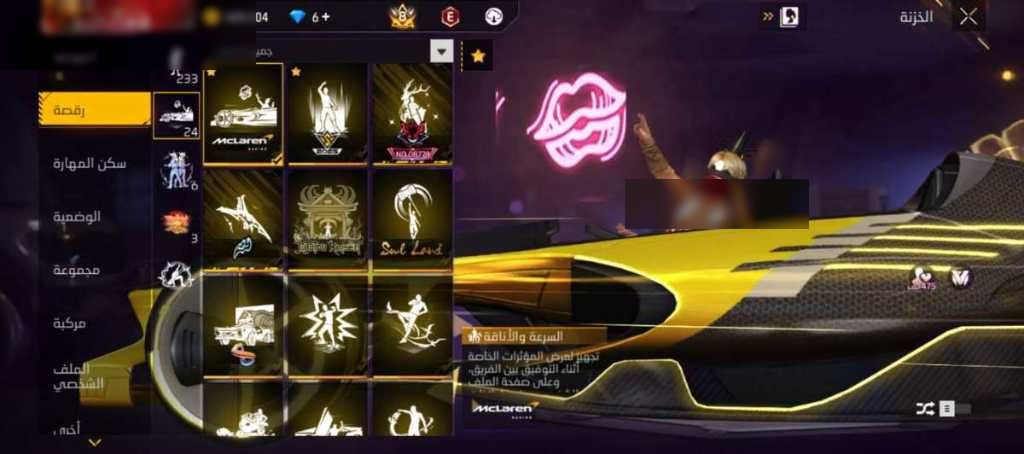Image resolution: width=1024 pixels, height=454 pixels.
Task: Open the character preview panel with arrows
Action: click(x=782, y=16)
